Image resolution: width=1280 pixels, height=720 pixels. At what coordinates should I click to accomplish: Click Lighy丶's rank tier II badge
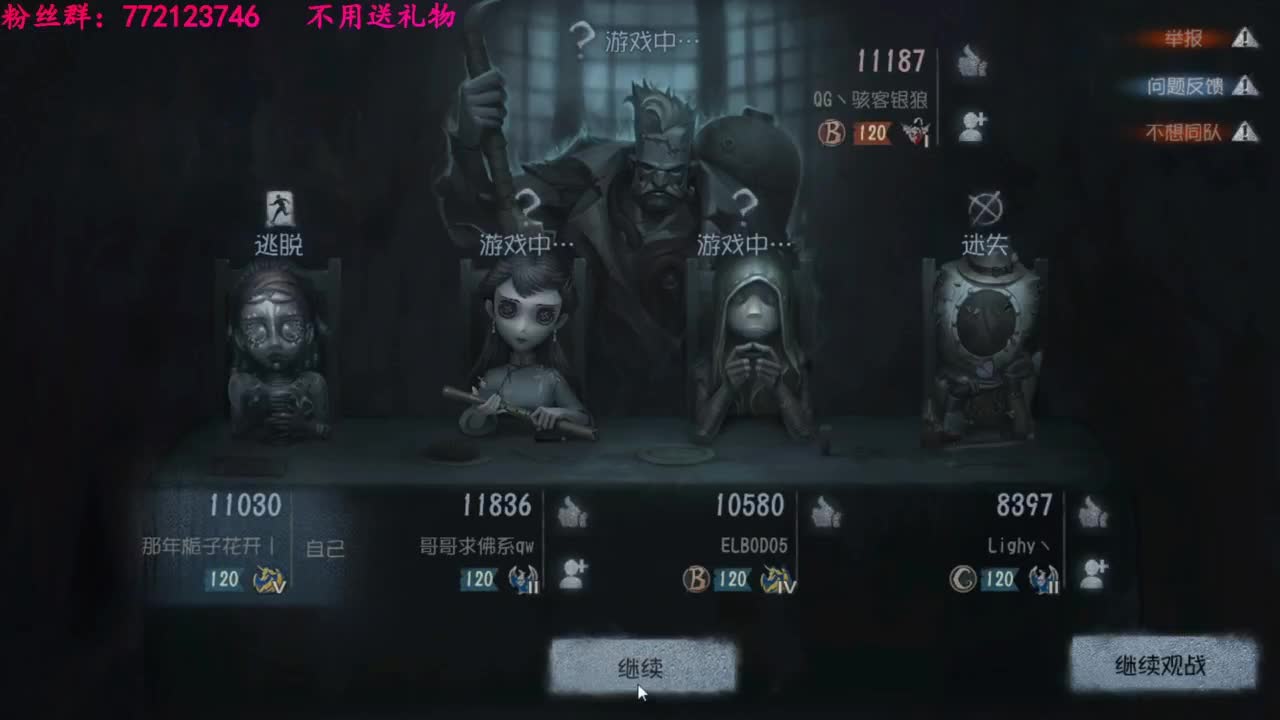tap(1046, 577)
